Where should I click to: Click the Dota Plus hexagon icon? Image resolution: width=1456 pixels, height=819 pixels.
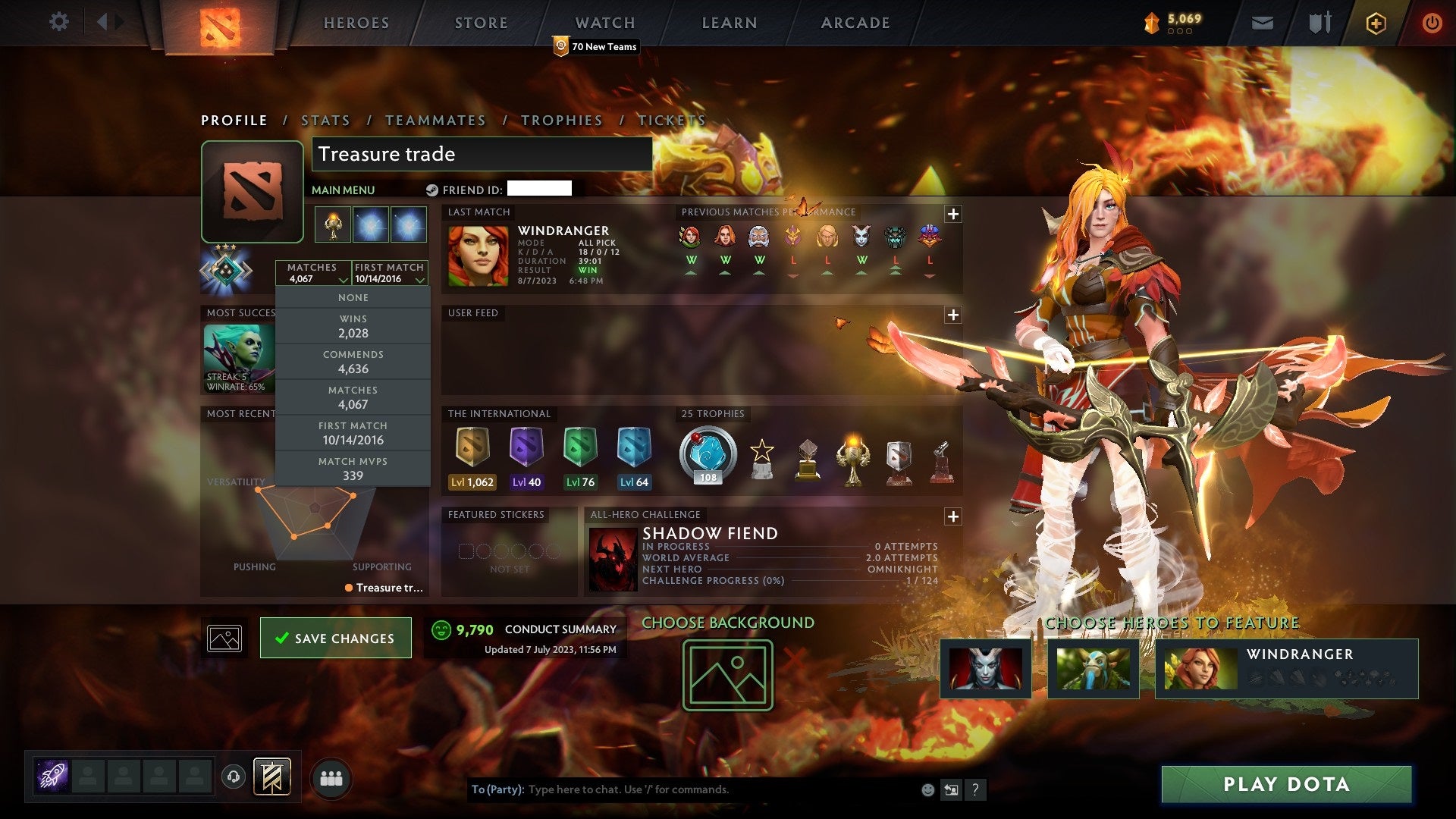[x=1376, y=23]
